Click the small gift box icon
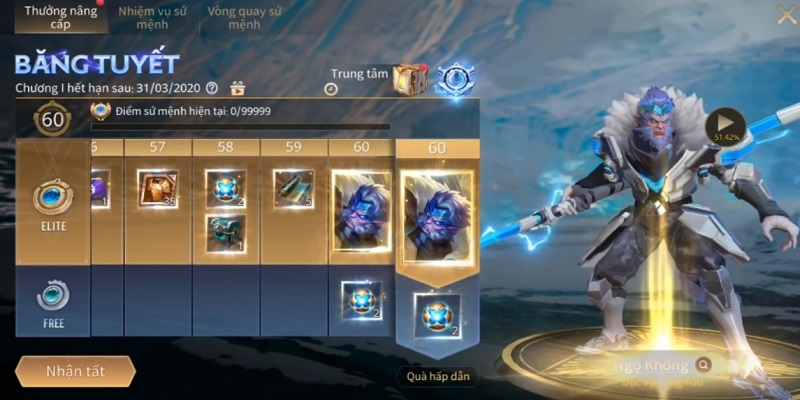The height and width of the screenshot is (400, 800). tap(238, 88)
